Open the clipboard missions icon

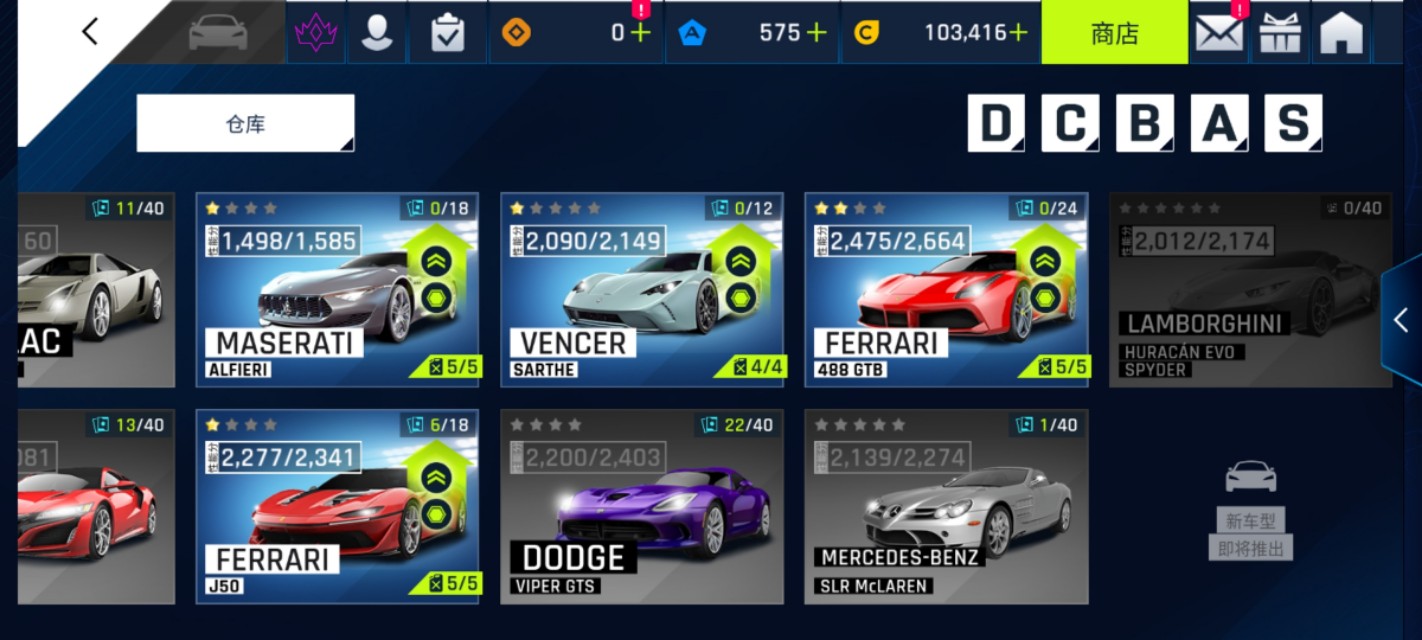pyautogui.click(x=447, y=33)
